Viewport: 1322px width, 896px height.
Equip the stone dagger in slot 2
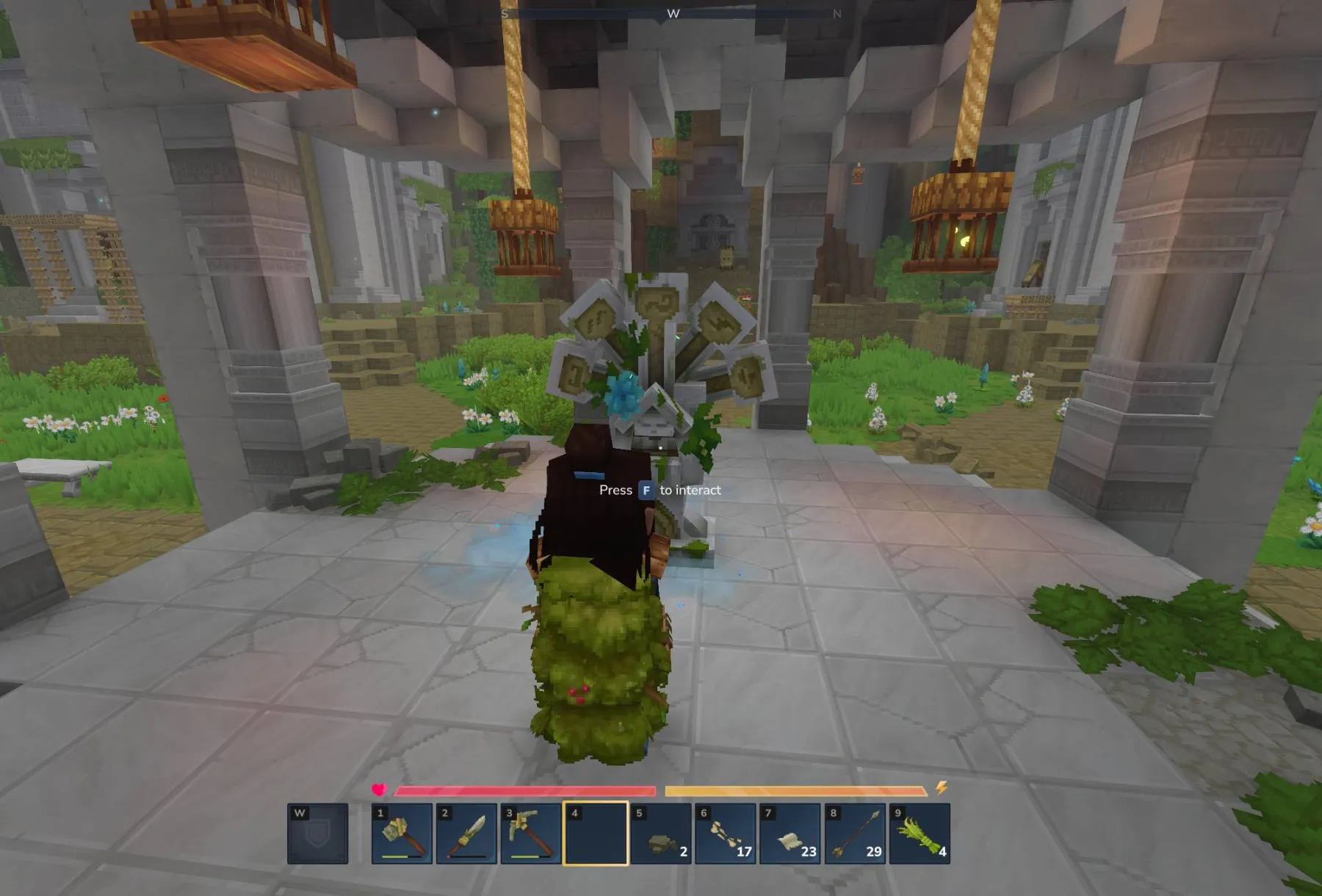click(466, 834)
